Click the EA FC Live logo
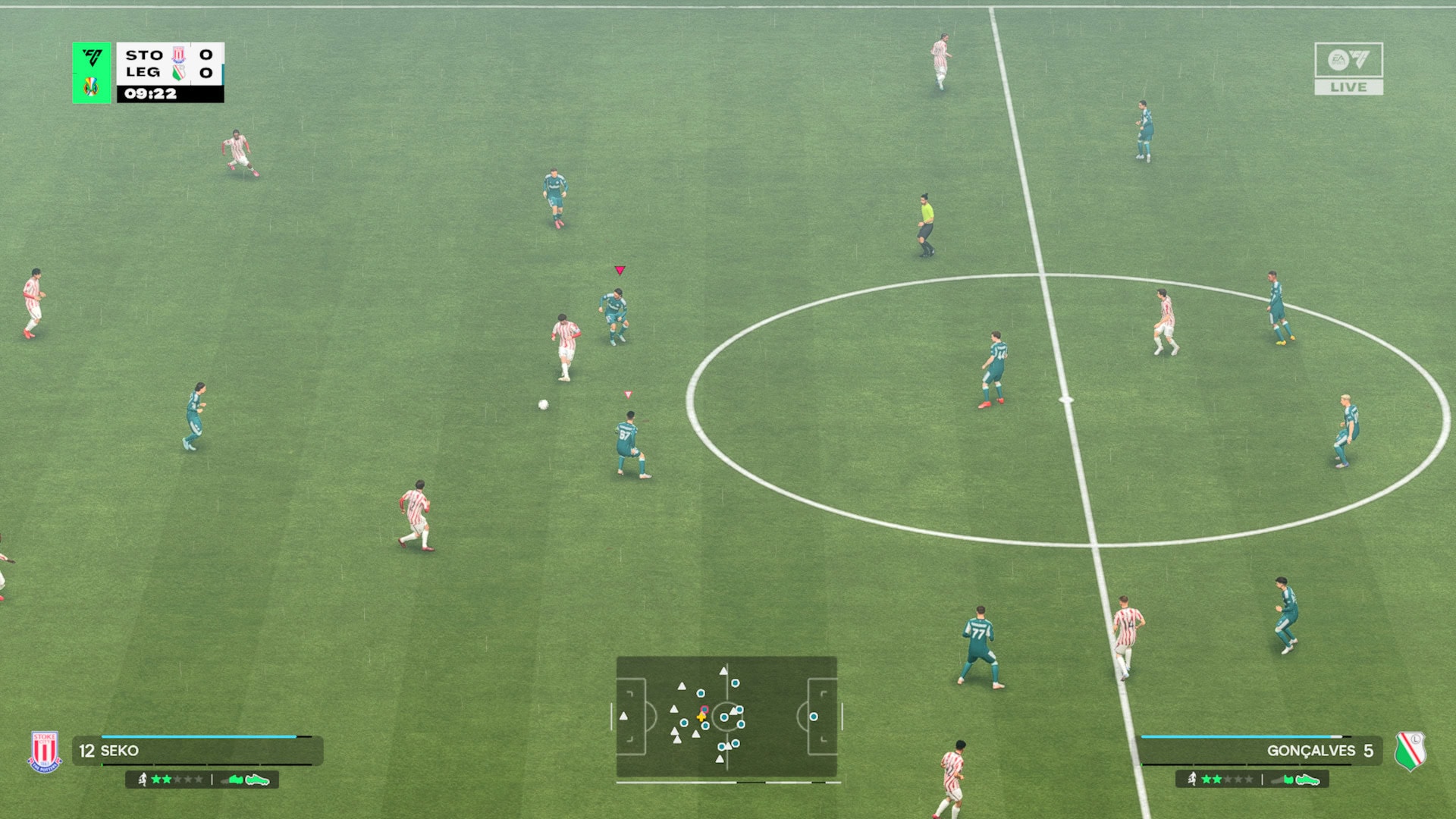Viewport: 1456px width, 819px height. (1348, 68)
